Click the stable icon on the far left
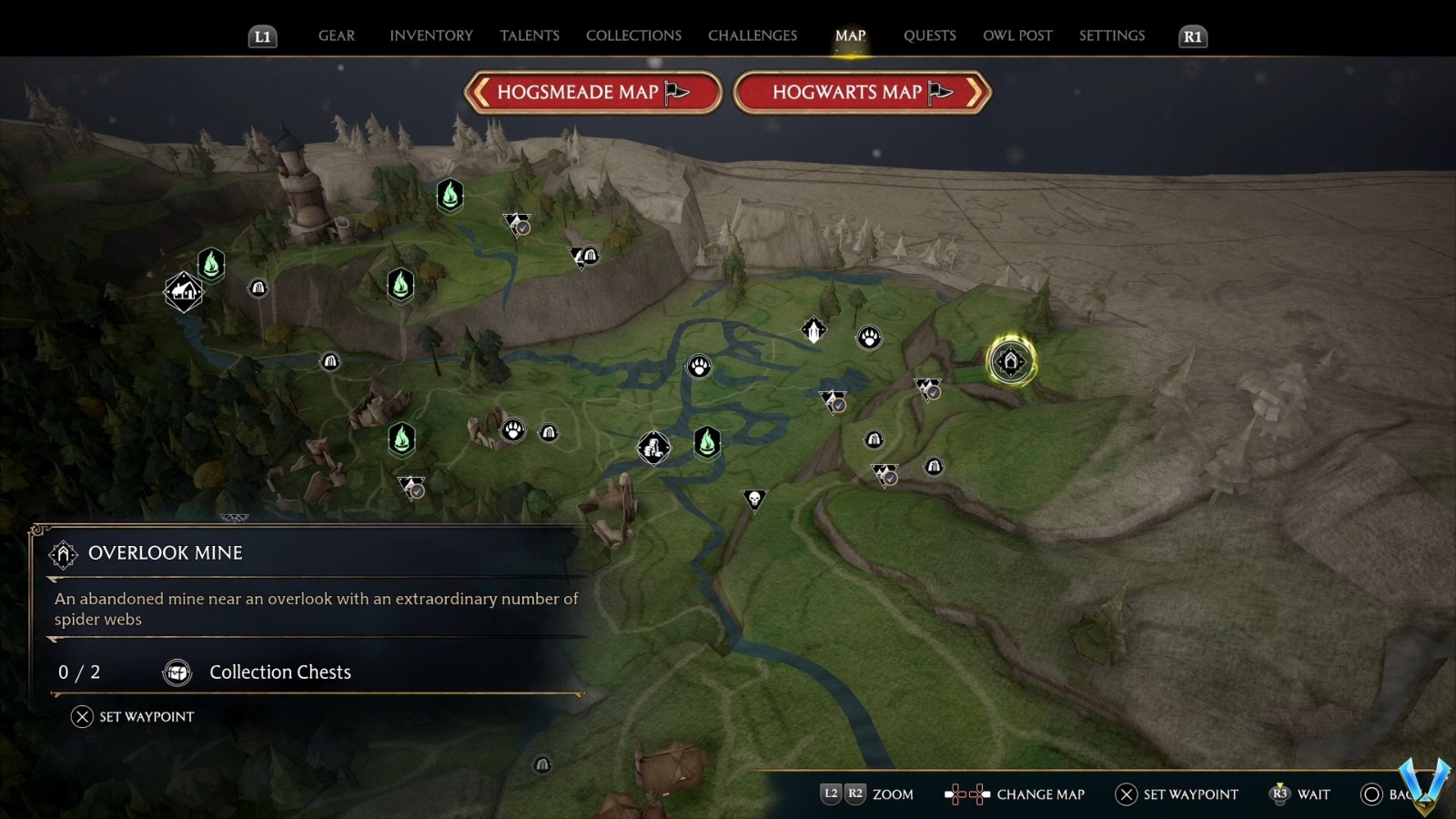The image size is (1456, 819). [184, 293]
